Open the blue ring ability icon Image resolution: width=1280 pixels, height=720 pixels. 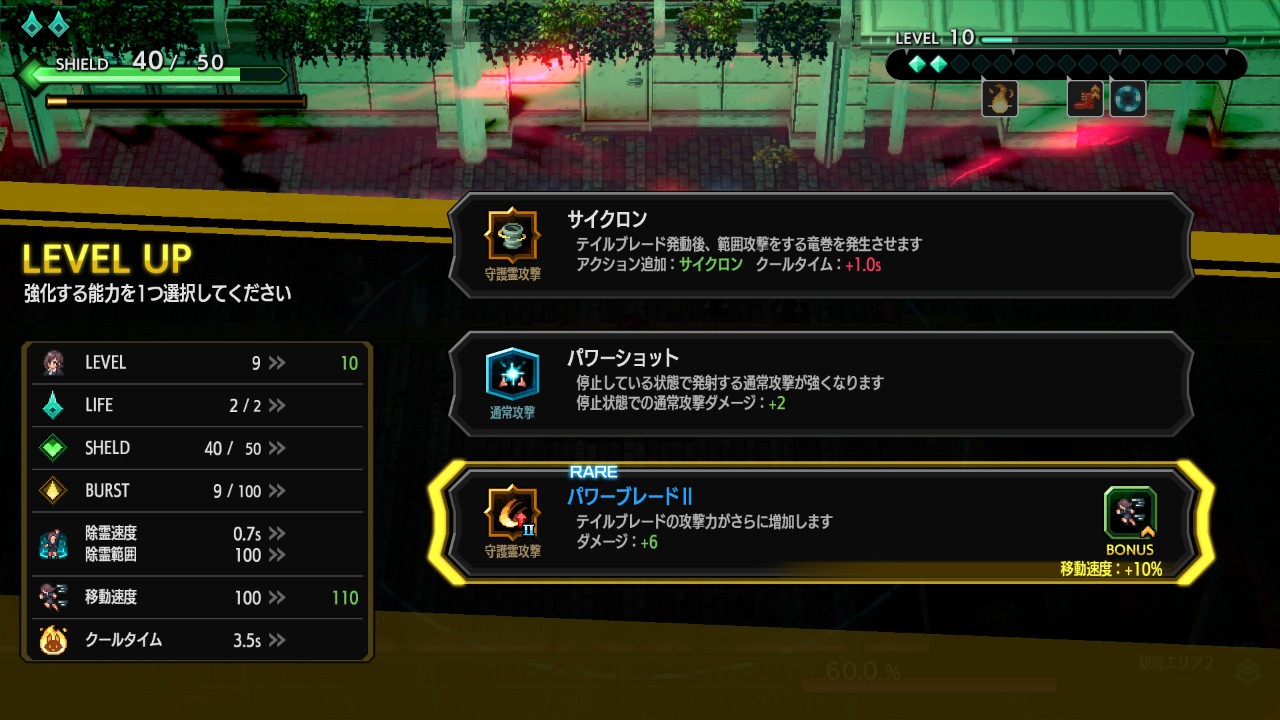pos(1127,99)
